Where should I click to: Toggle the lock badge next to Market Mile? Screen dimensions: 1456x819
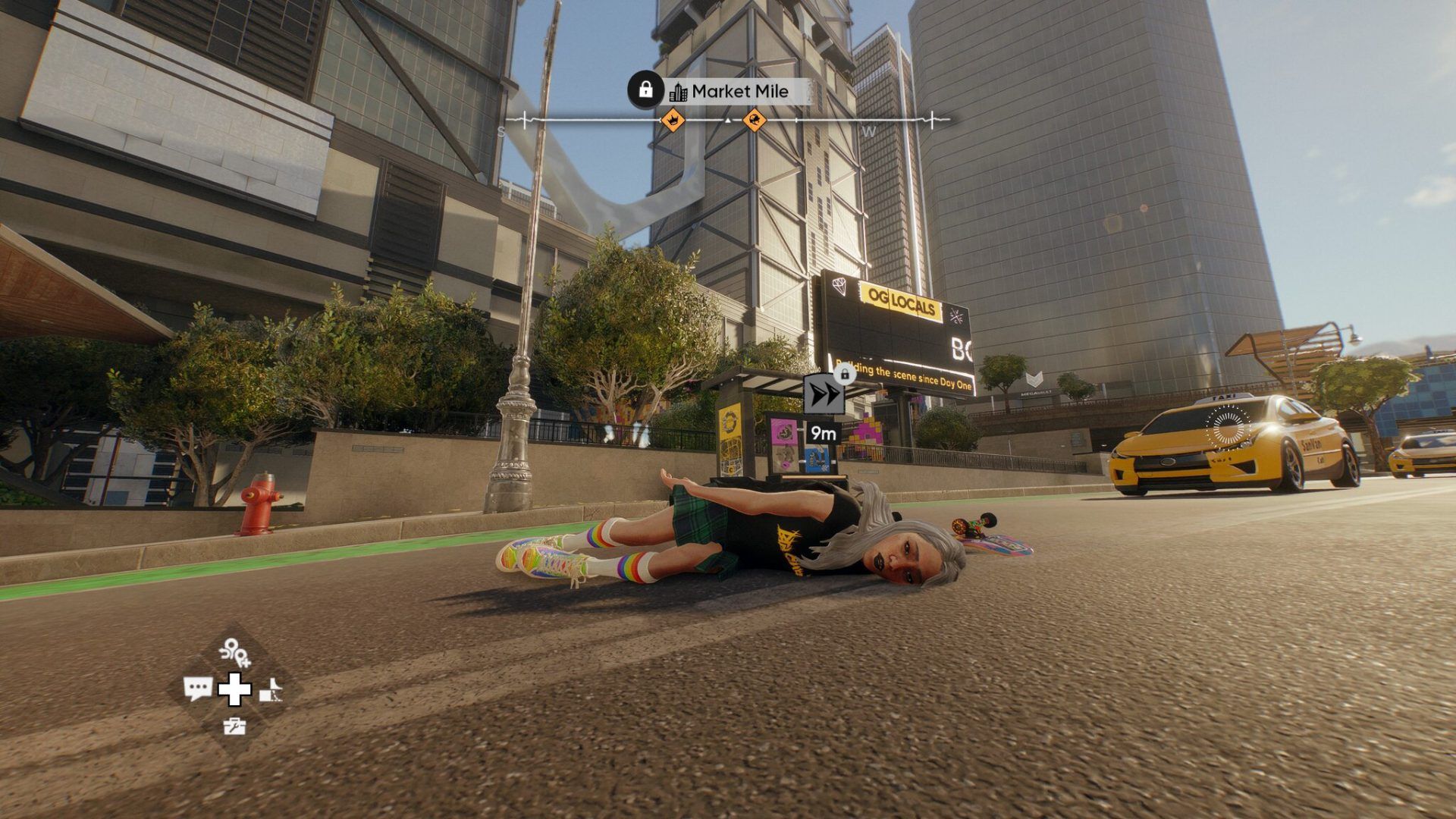[x=645, y=90]
